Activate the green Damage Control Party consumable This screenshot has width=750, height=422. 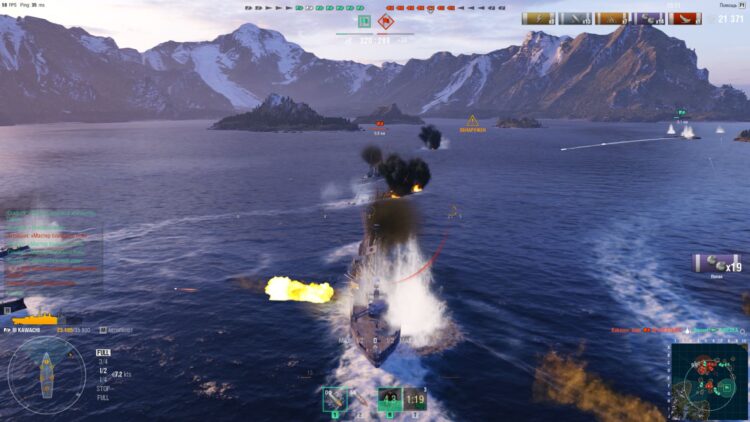[x=389, y=399]
